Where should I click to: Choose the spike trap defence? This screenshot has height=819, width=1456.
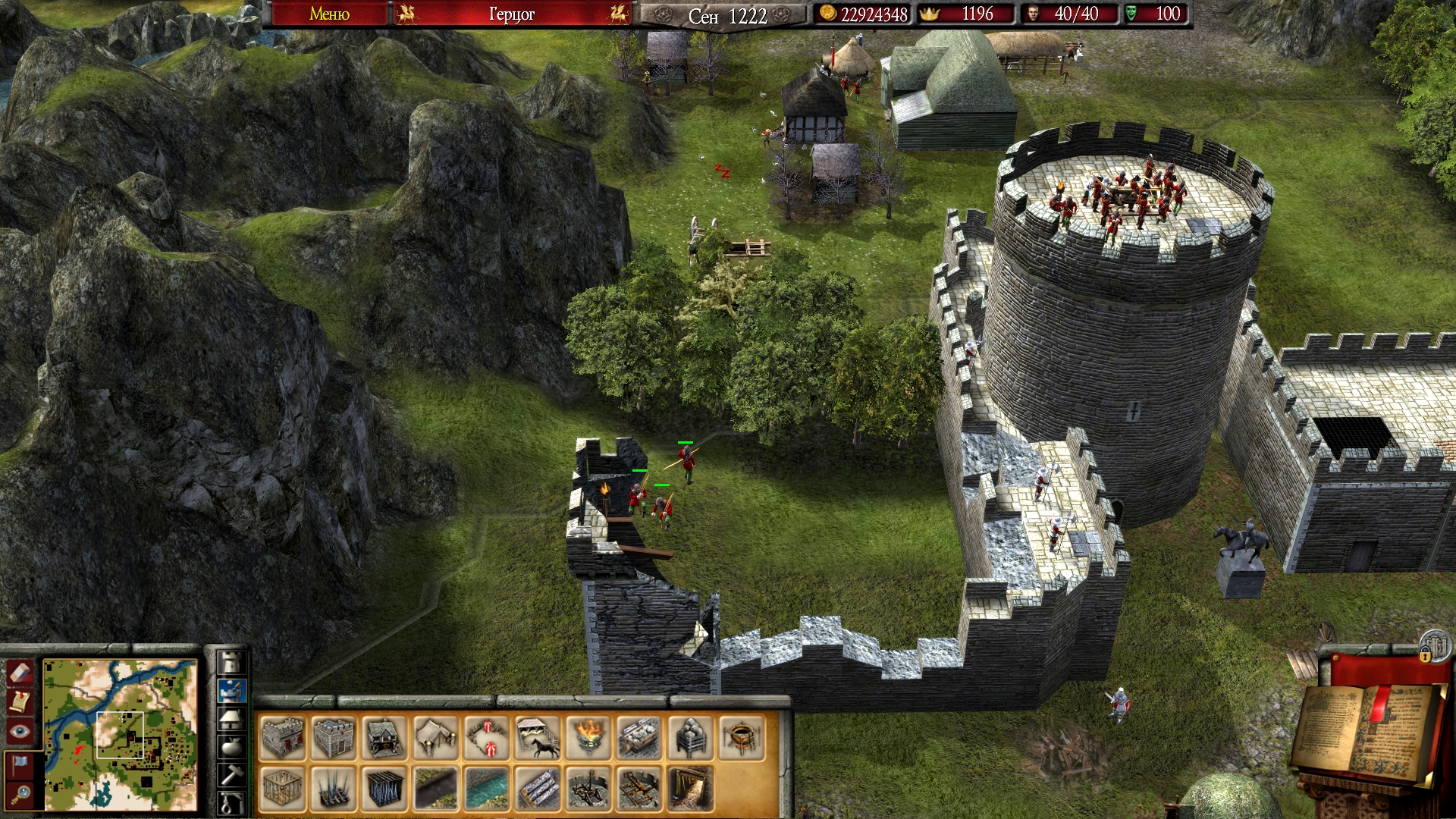(333, 789)
